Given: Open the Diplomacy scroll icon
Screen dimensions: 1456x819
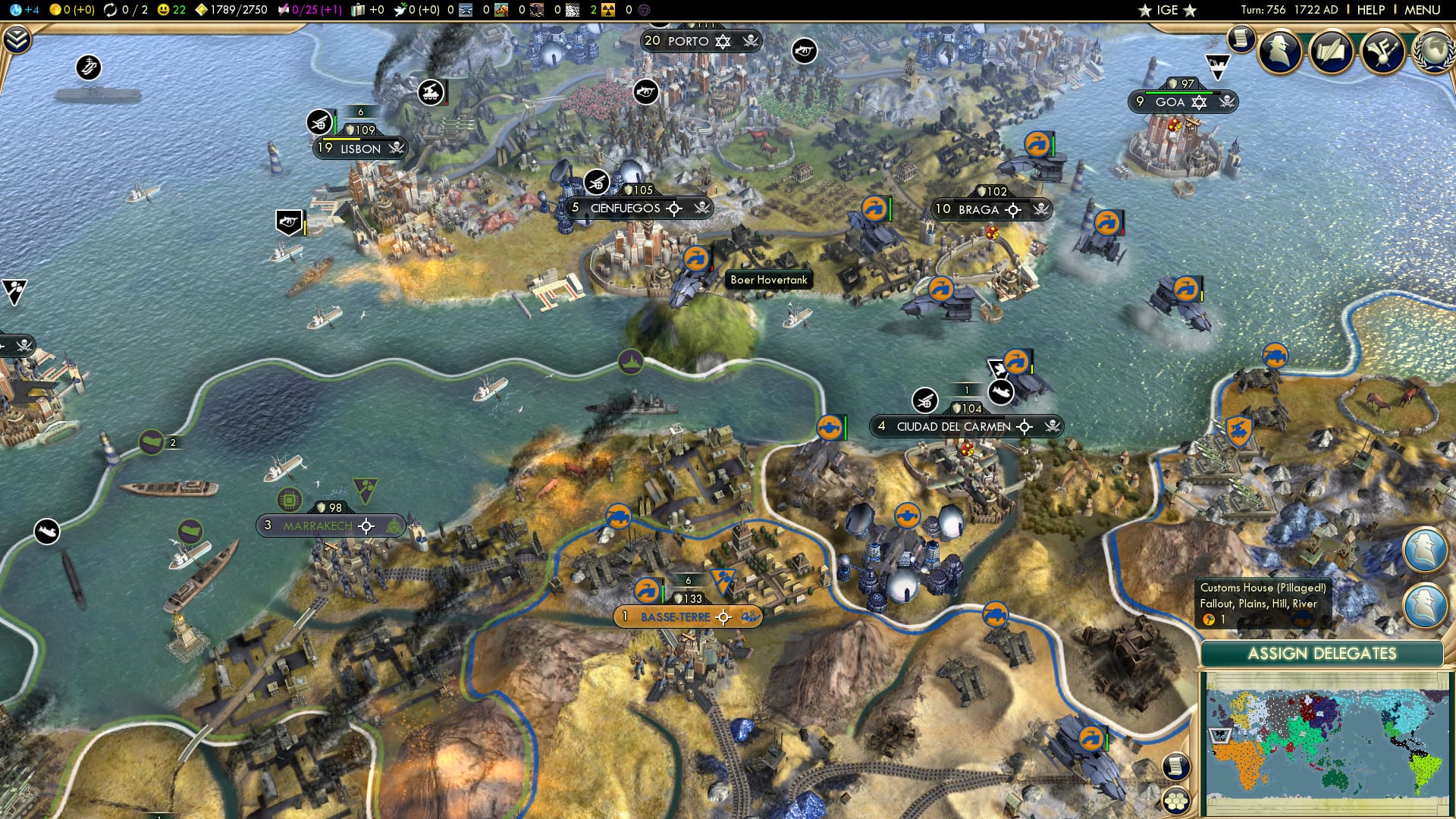Looking at the screenshot, I should (x=1332, y=51).
